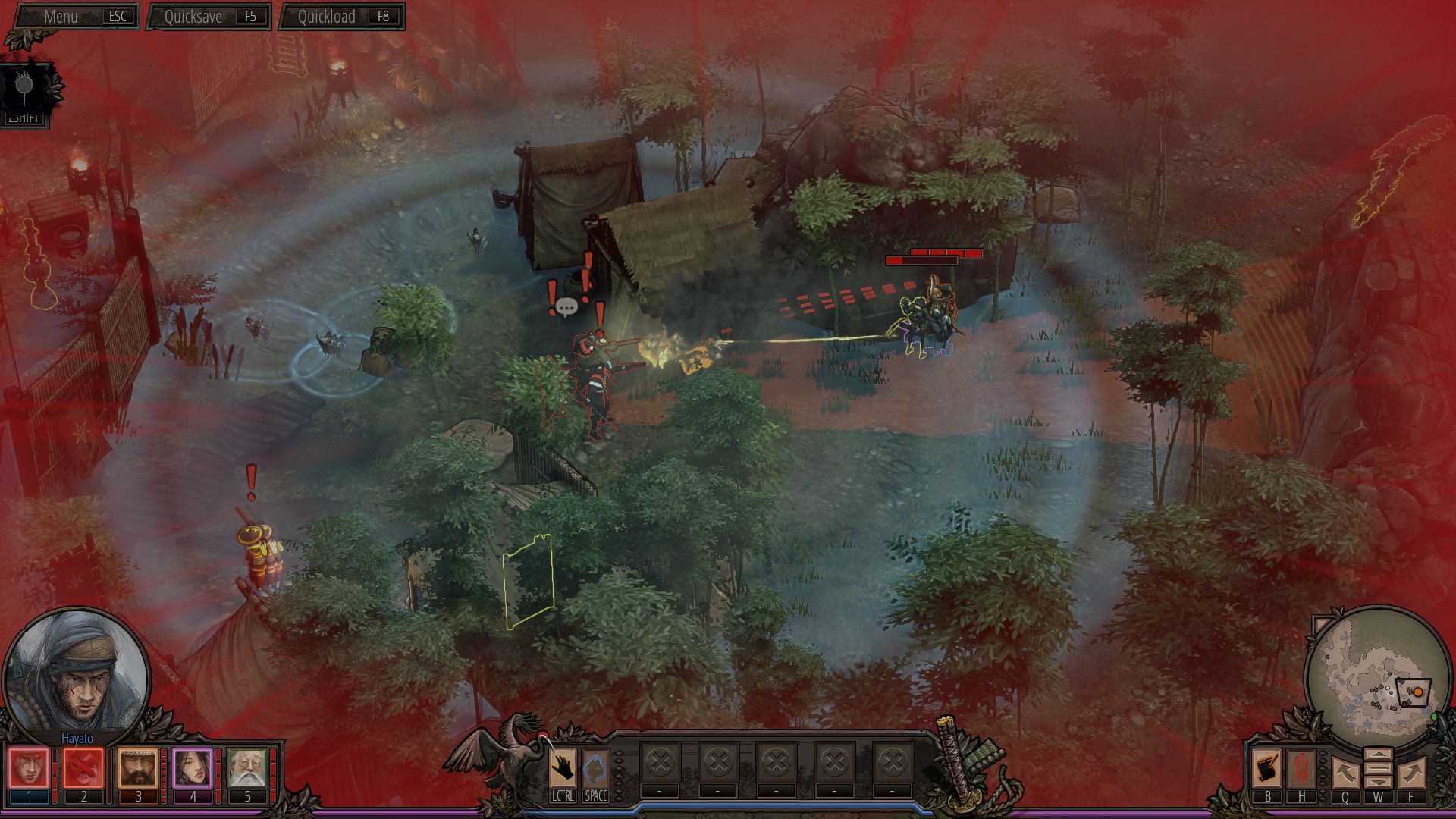Toggle the red silhouette highlight icon

(x=1301, y=769)
